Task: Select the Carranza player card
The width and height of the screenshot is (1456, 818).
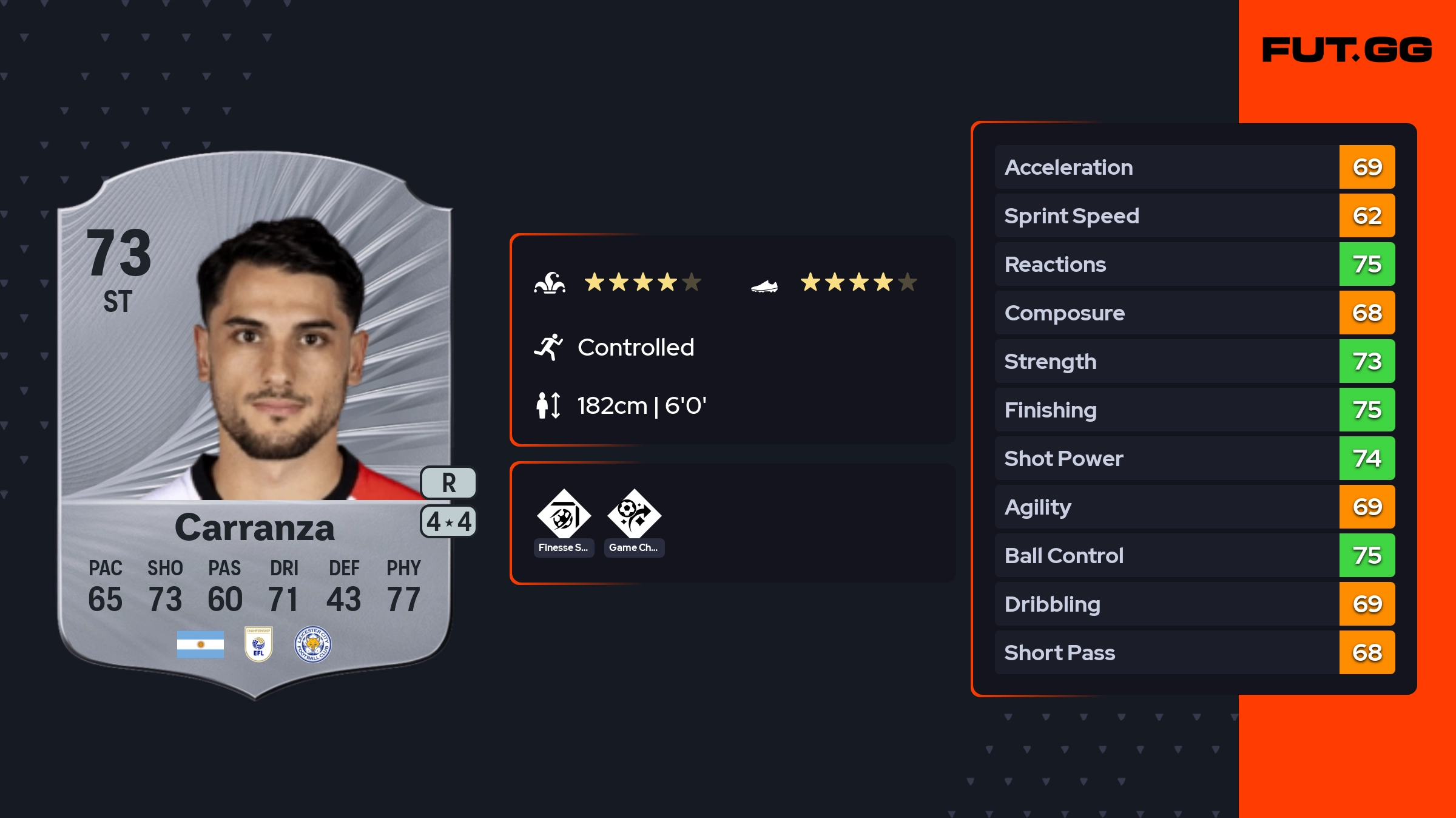Action: point(255,425)
